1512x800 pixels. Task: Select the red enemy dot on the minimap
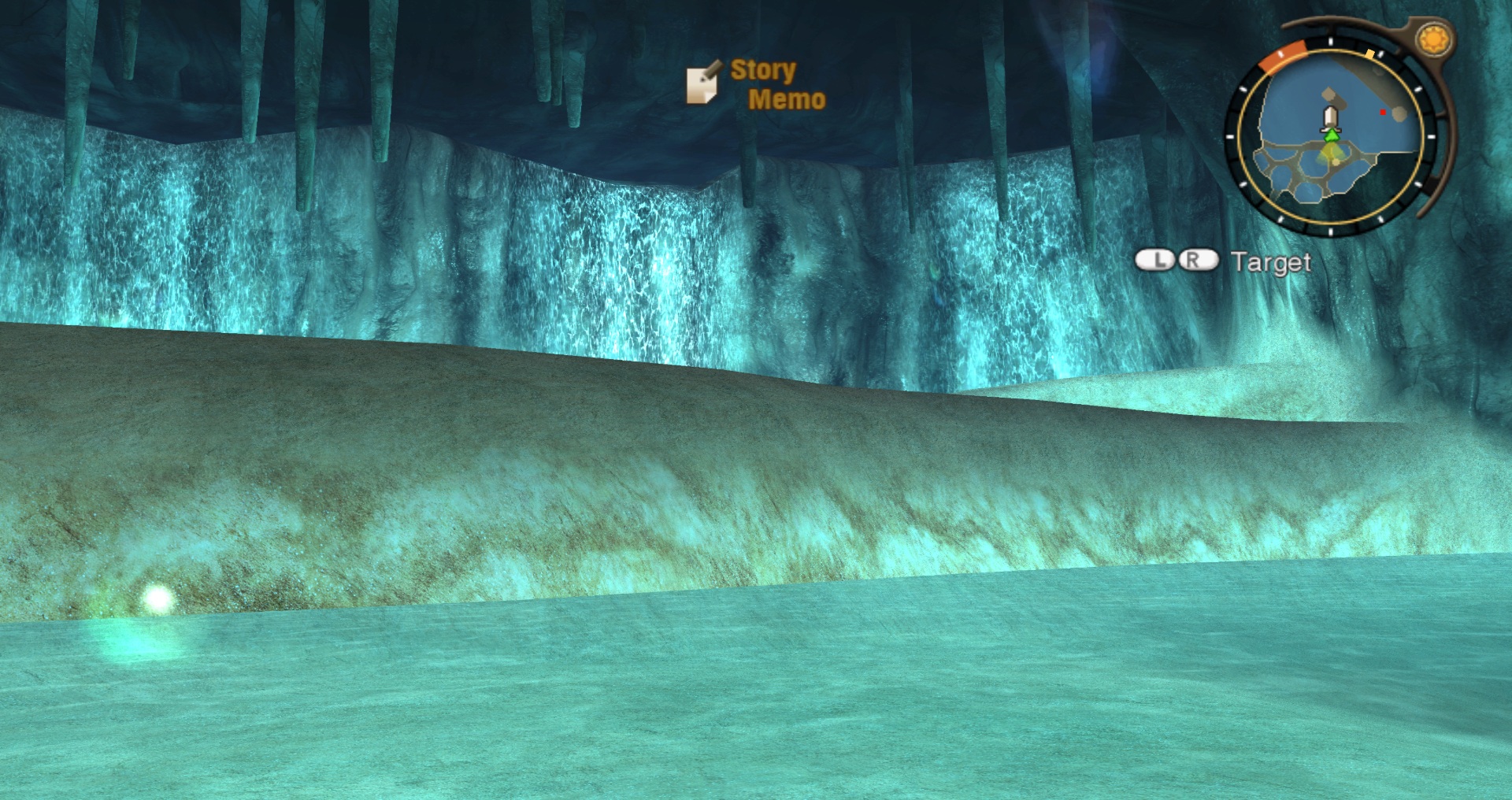pyautogui.click(x=1383, y=113)
